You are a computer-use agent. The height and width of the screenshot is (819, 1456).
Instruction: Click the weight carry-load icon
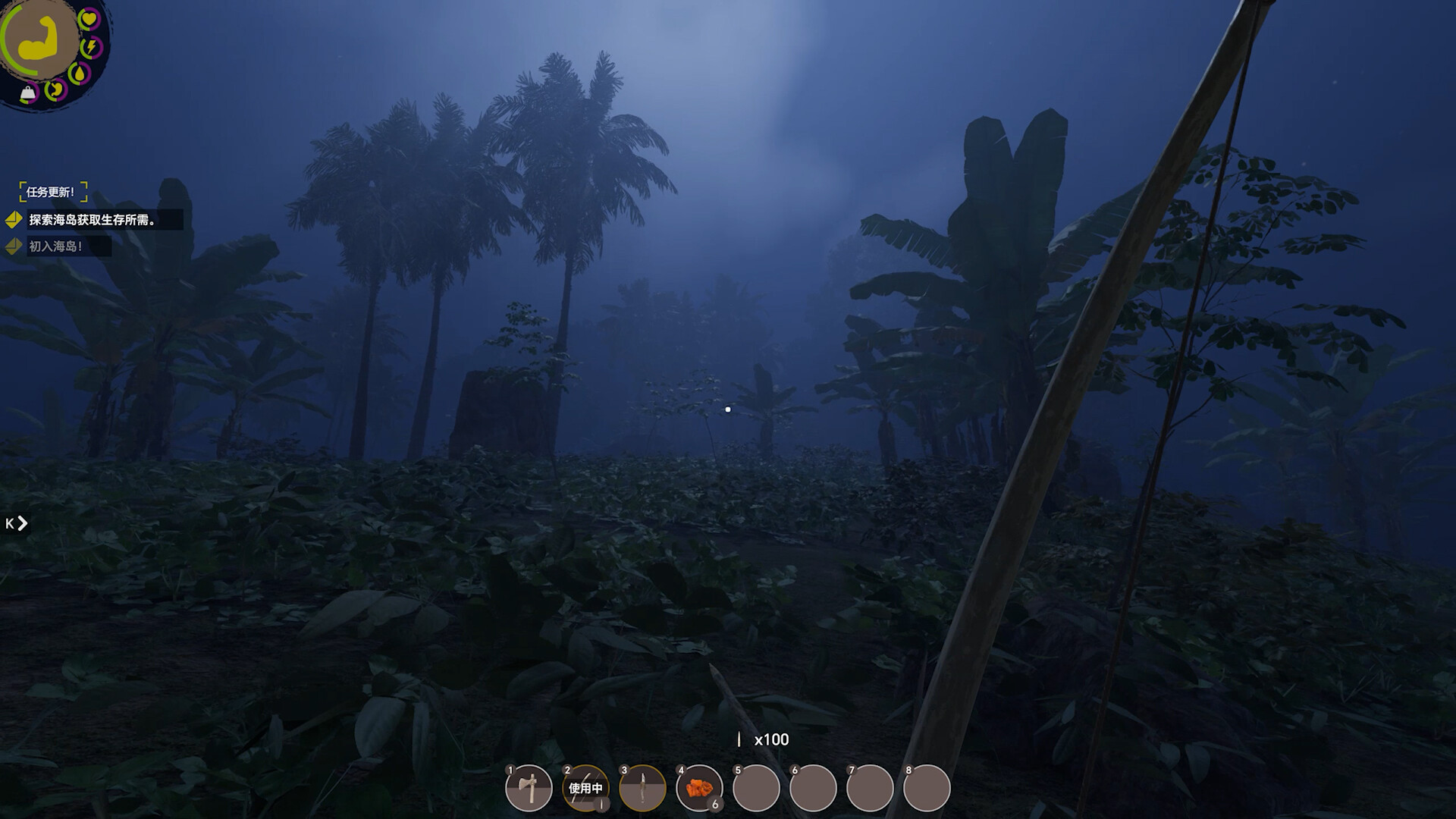tap(28, 94)
